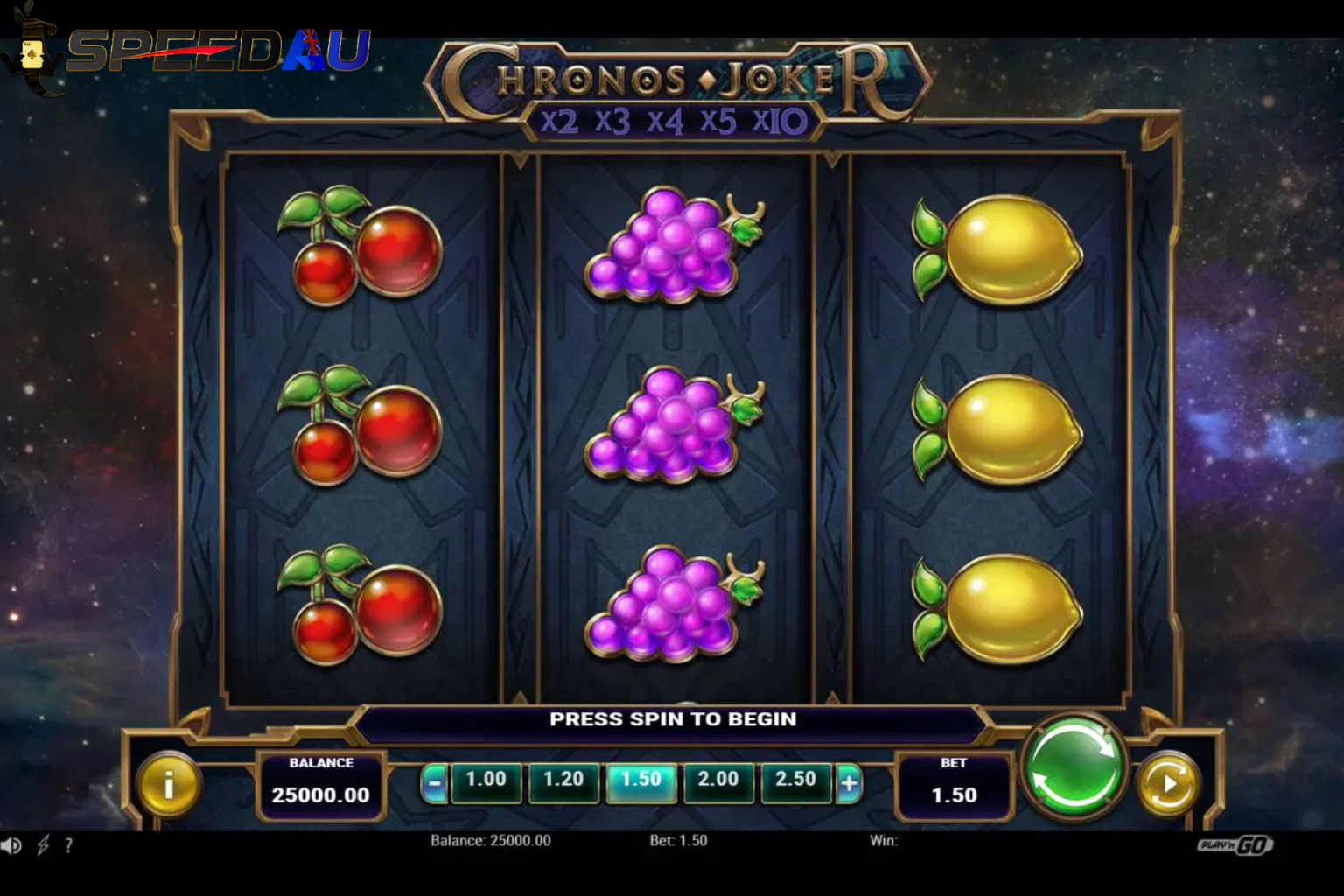Open the yellow info paytable button
Screen dimensions: 1344x896
pos(169,783)
